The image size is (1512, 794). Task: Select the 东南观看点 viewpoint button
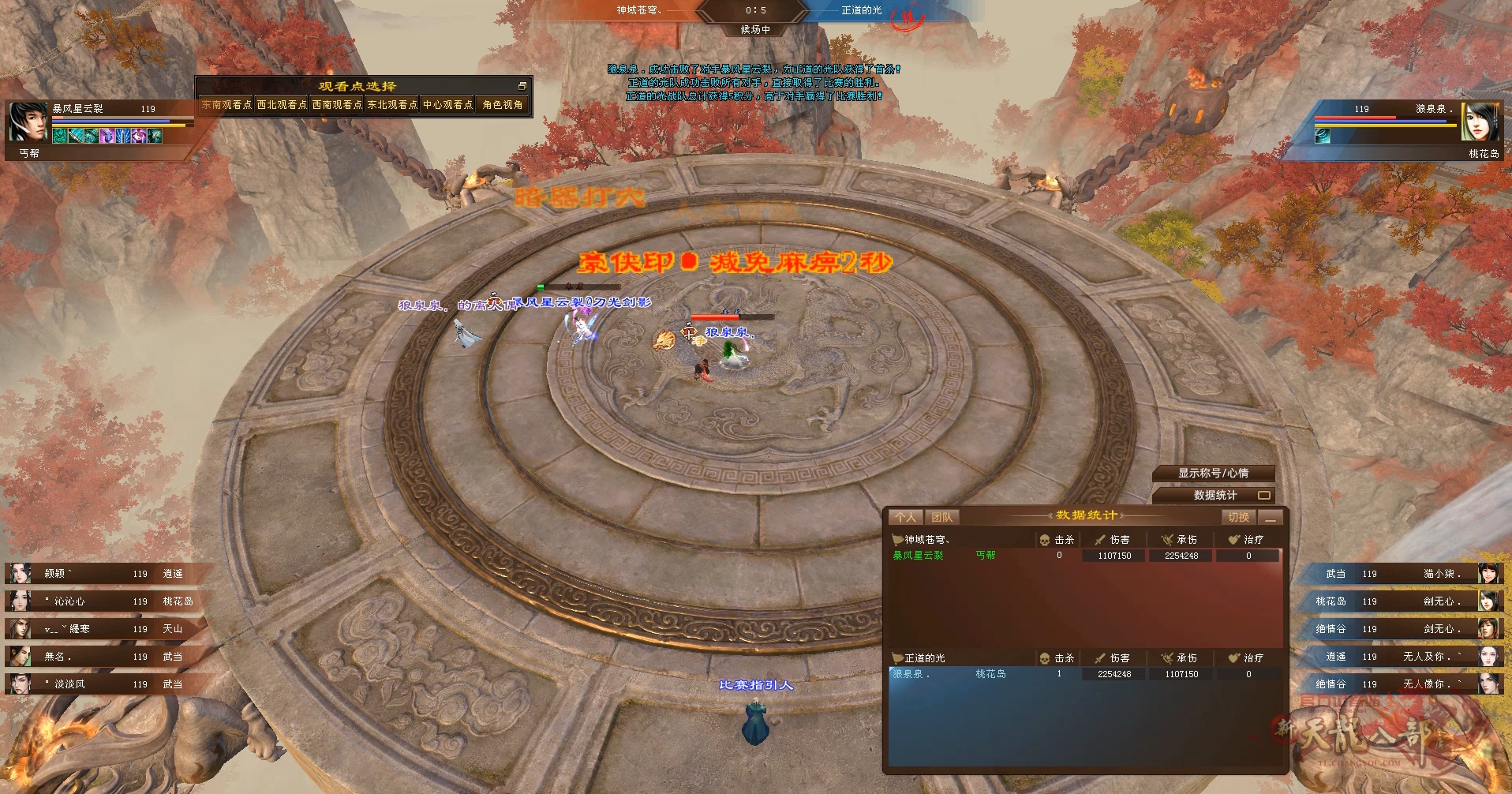click(226, 104)
